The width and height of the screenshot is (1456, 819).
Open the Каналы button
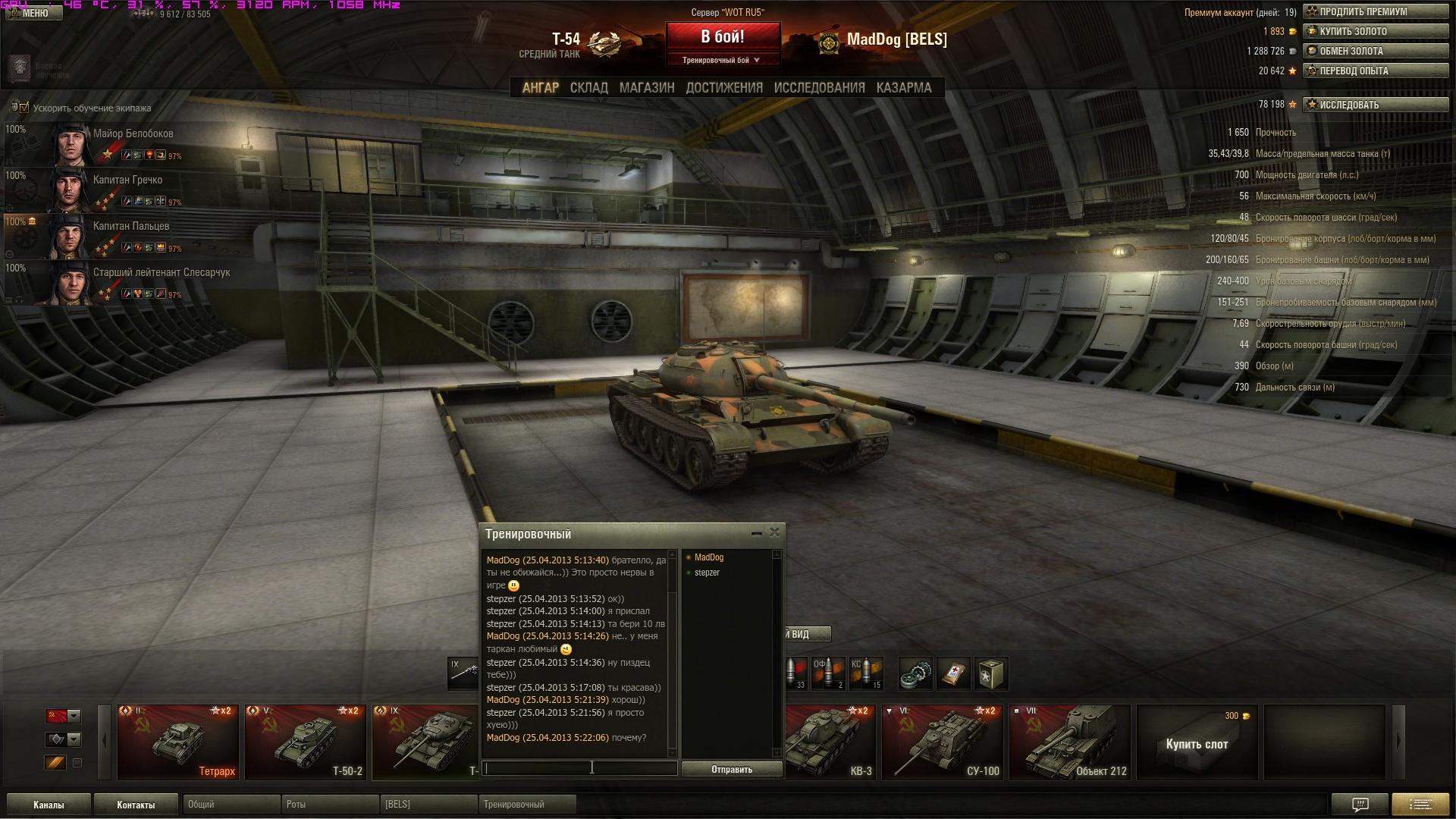49,805
